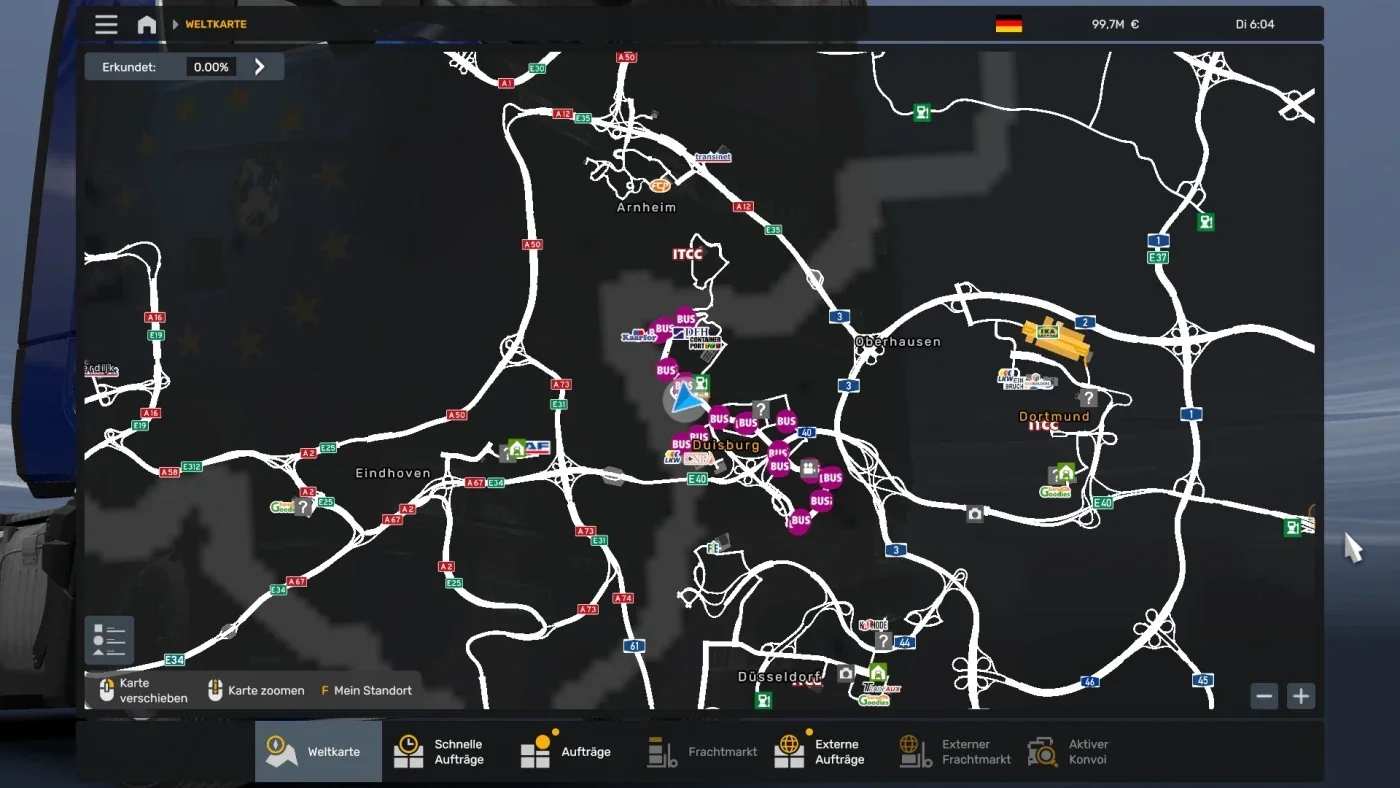Click the undiscovered question-mark company marker near Dortmund

point(1088,397)
